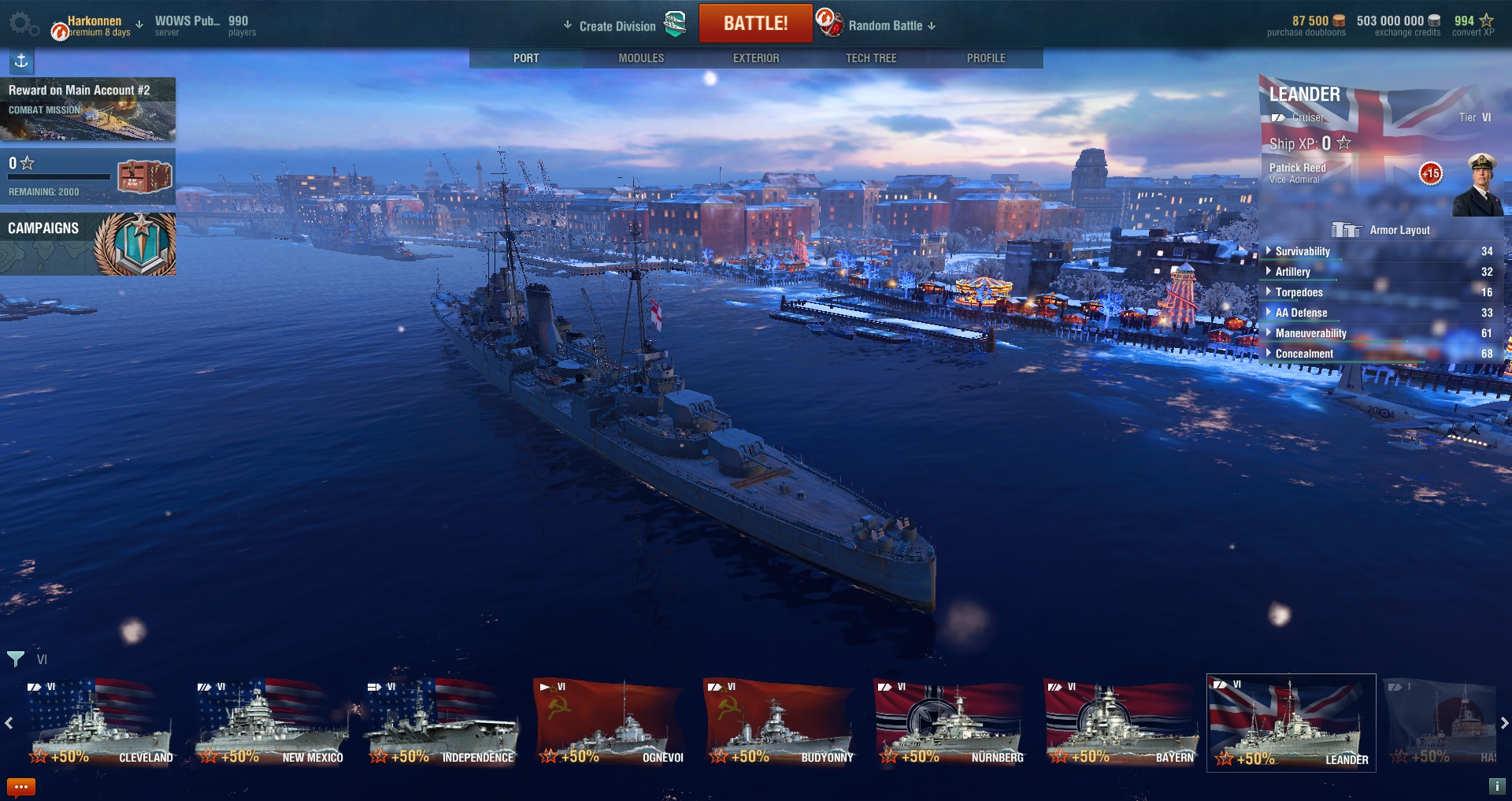Open the Campaigns panel
Viewport: 1512px width, 801px height.
87,244
